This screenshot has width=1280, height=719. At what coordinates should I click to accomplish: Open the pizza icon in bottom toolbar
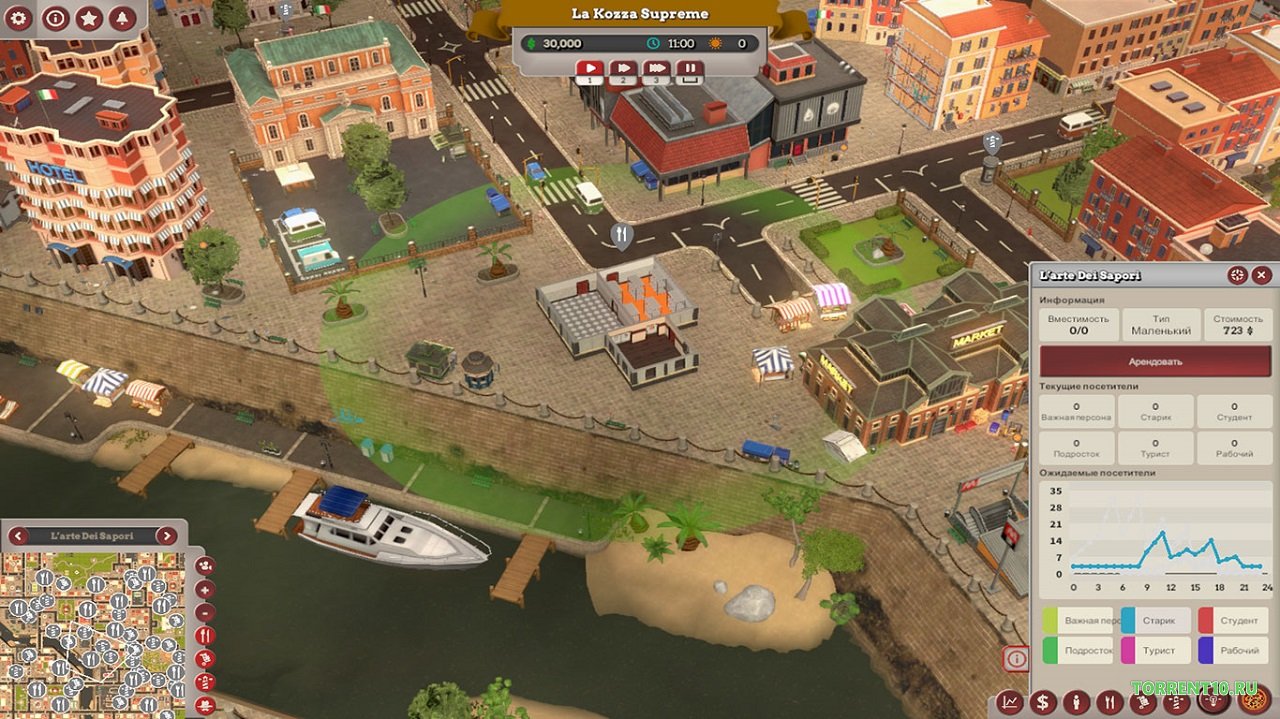[x=1254, y=700]
